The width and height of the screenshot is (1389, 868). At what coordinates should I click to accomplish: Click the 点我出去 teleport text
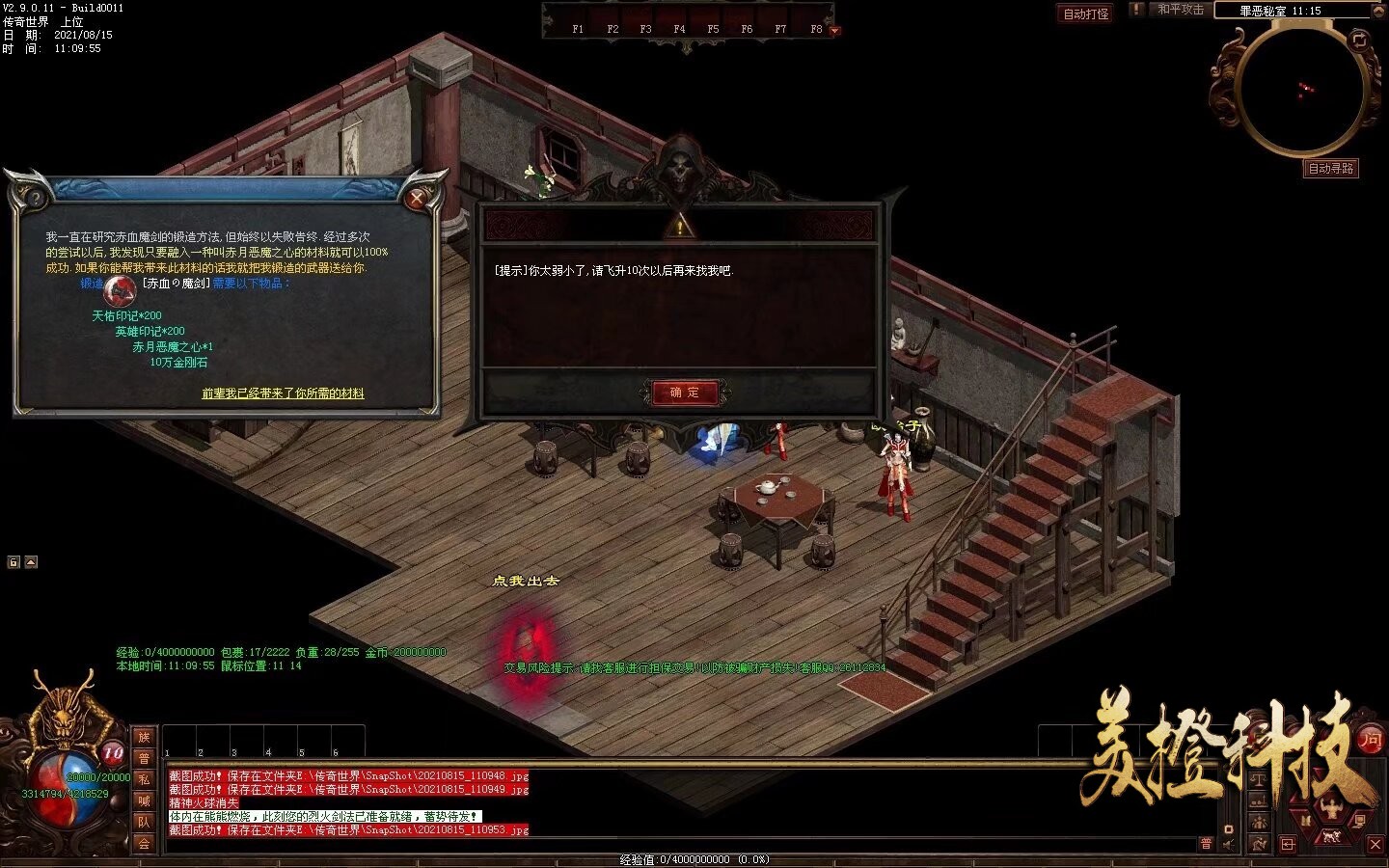pyautogui.click(x=526, y=582)
